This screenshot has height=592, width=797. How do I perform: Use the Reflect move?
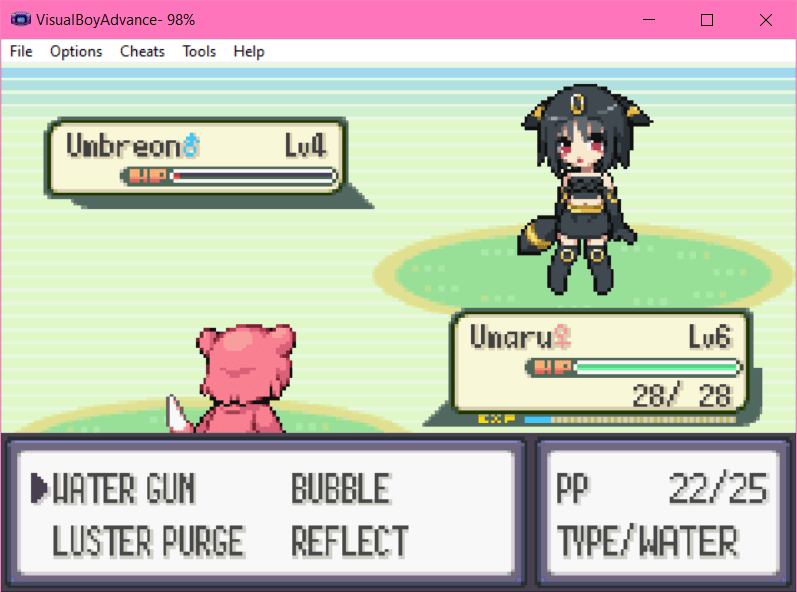[x=350, y=541]
